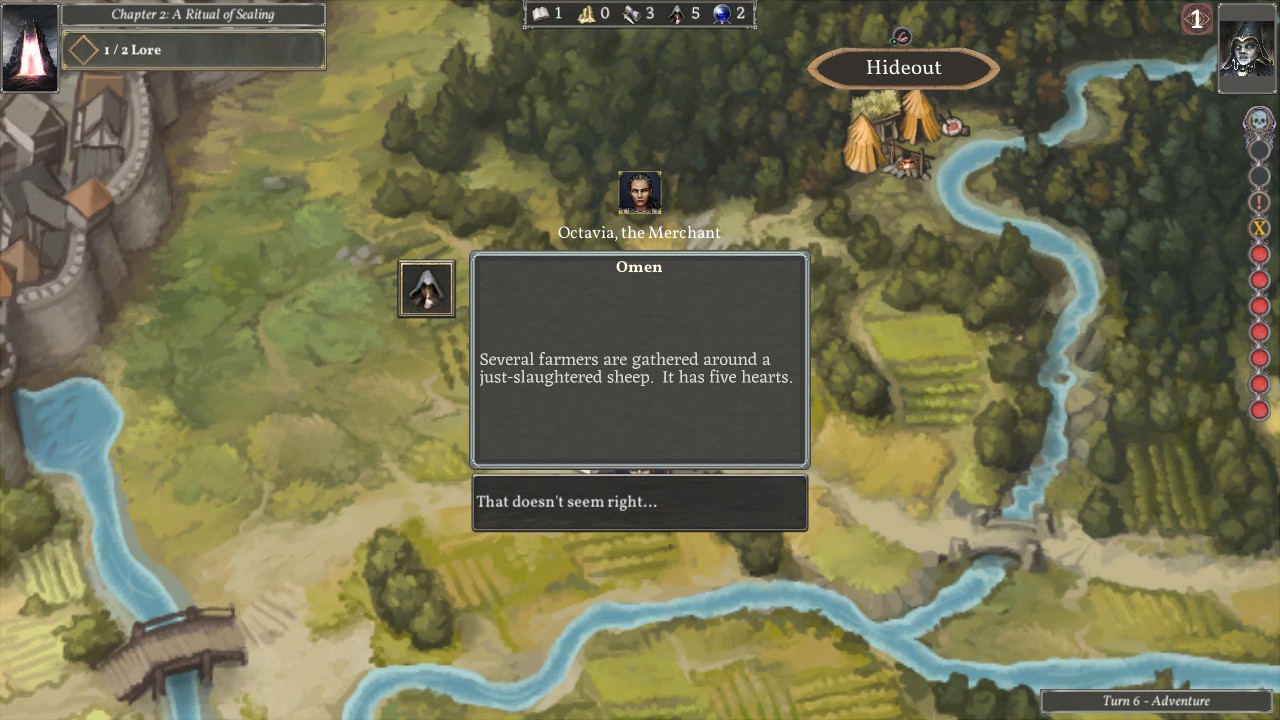Click the glowing red obelisk chapter portrait
The image size is (1280, 720).
coord(30,47)
